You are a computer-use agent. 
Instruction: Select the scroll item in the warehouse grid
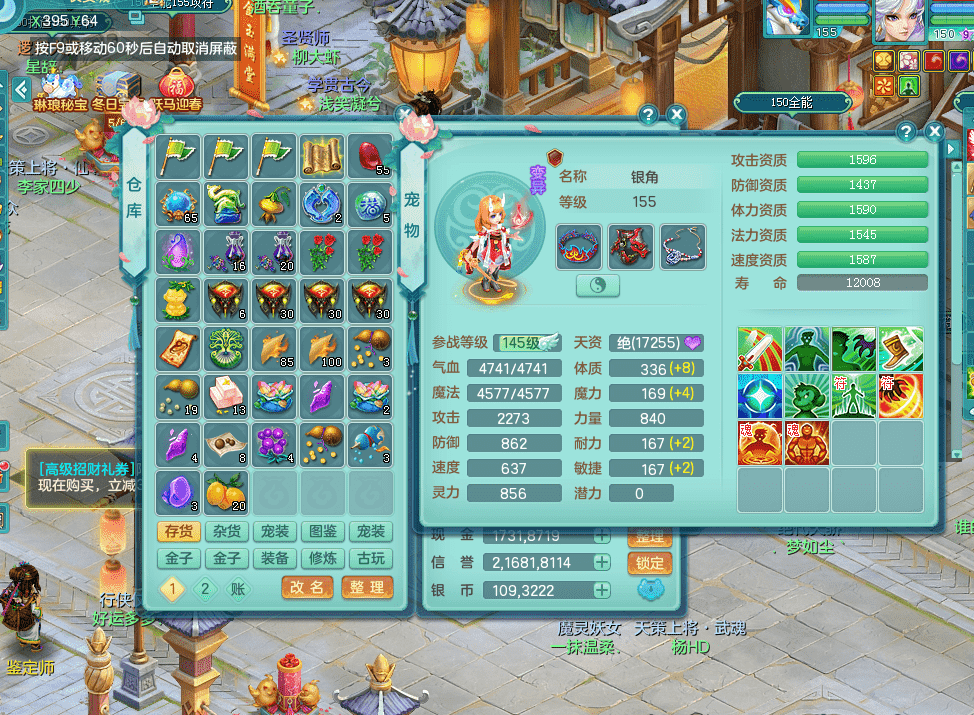coord(322,157)
